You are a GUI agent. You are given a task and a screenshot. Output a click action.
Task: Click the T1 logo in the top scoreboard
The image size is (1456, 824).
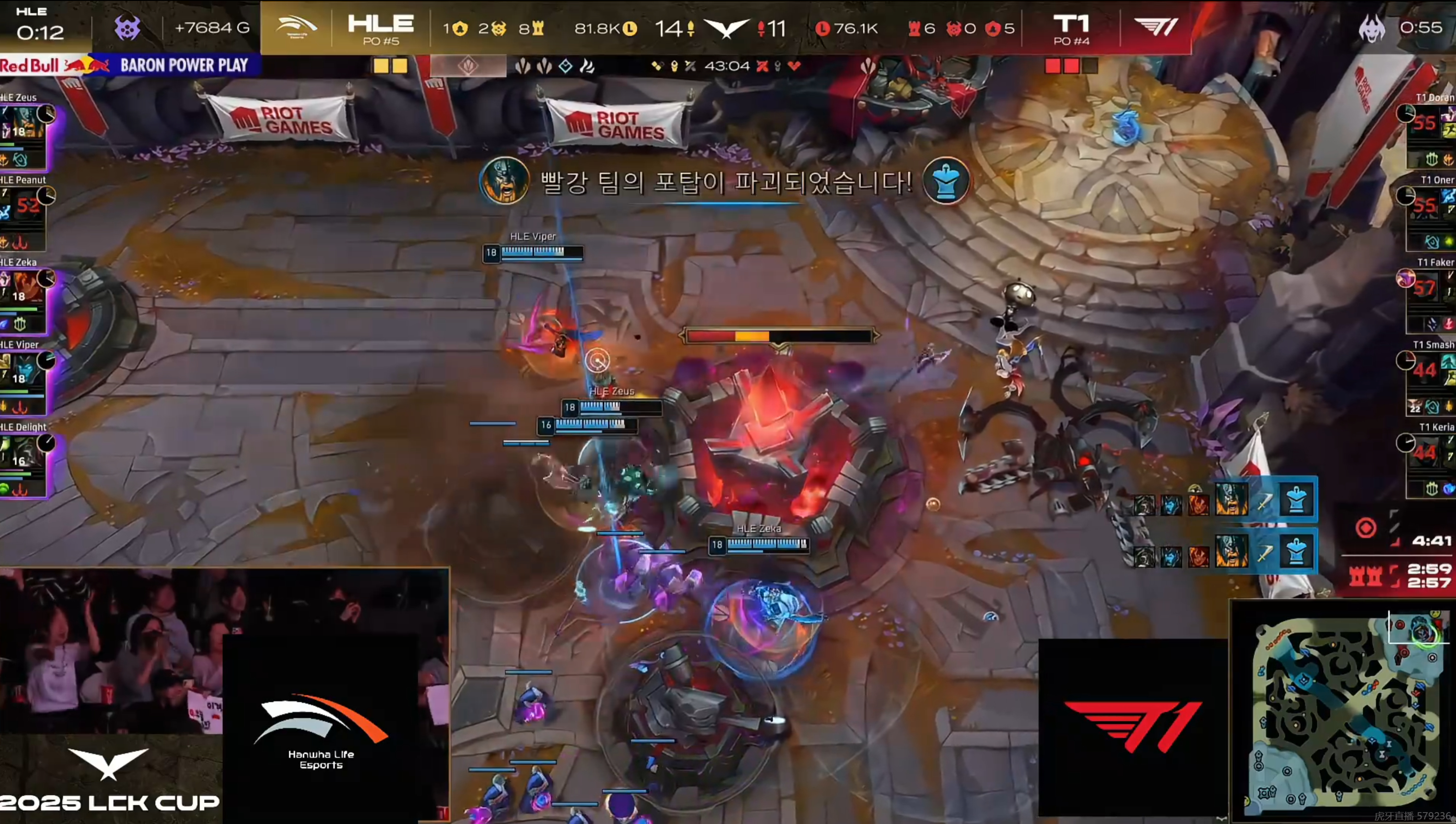(x=1155, y=27)
